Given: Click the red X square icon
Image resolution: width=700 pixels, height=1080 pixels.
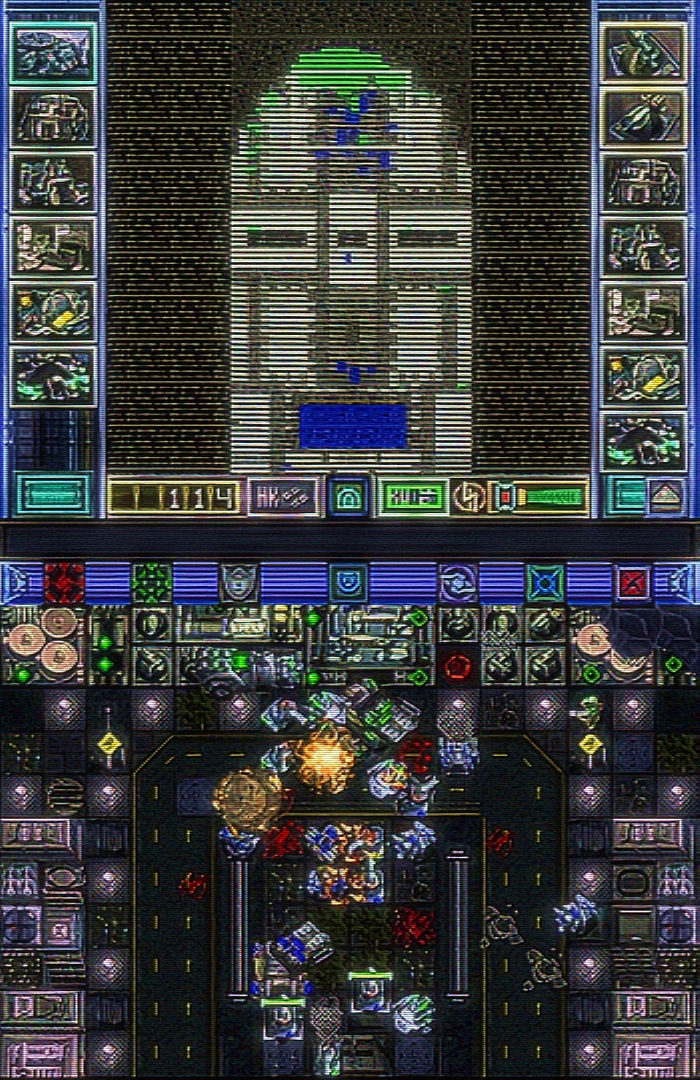Looking at the screenshot, I should coord(633,582).
